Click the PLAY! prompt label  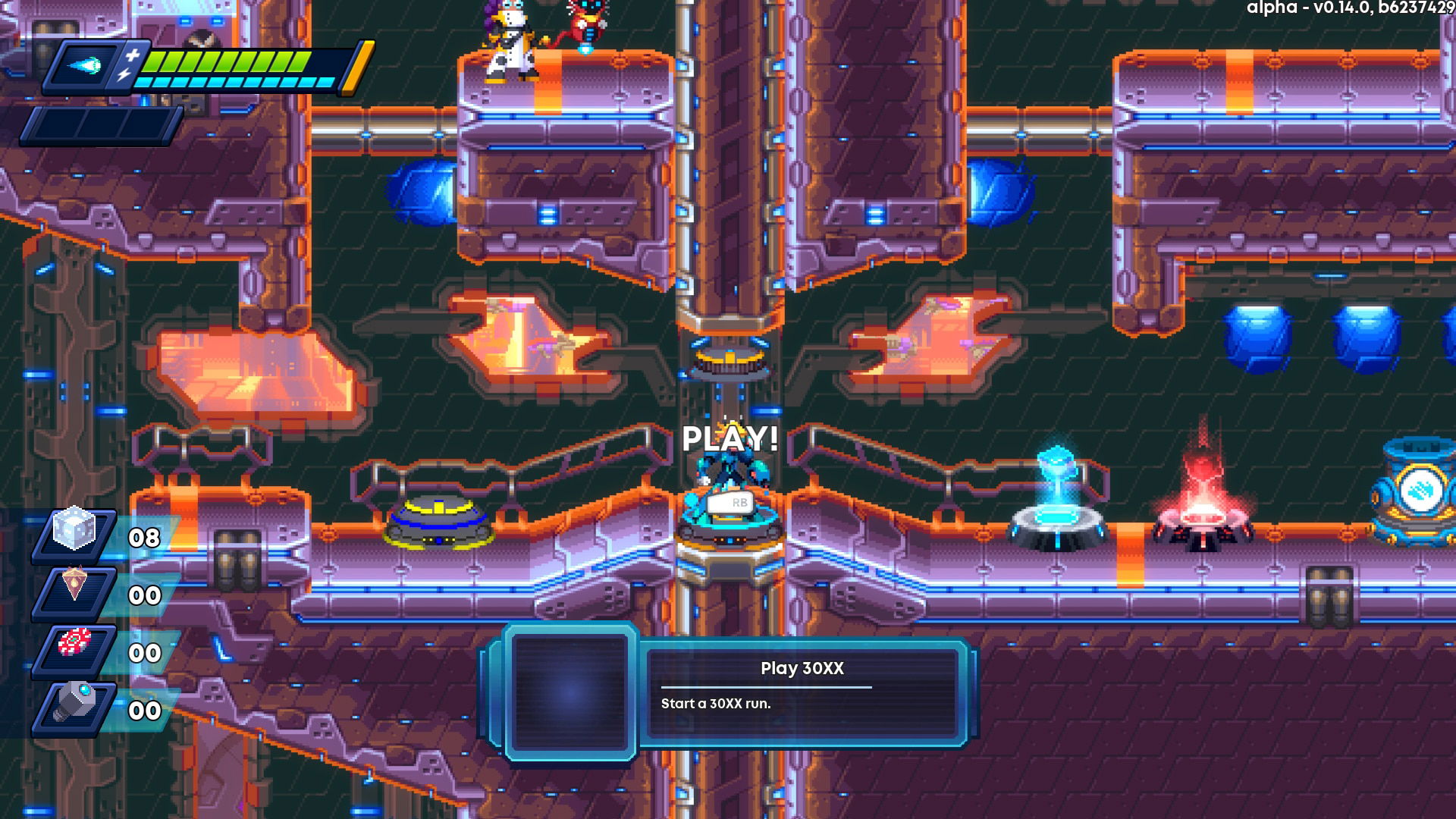click(730, 439)
